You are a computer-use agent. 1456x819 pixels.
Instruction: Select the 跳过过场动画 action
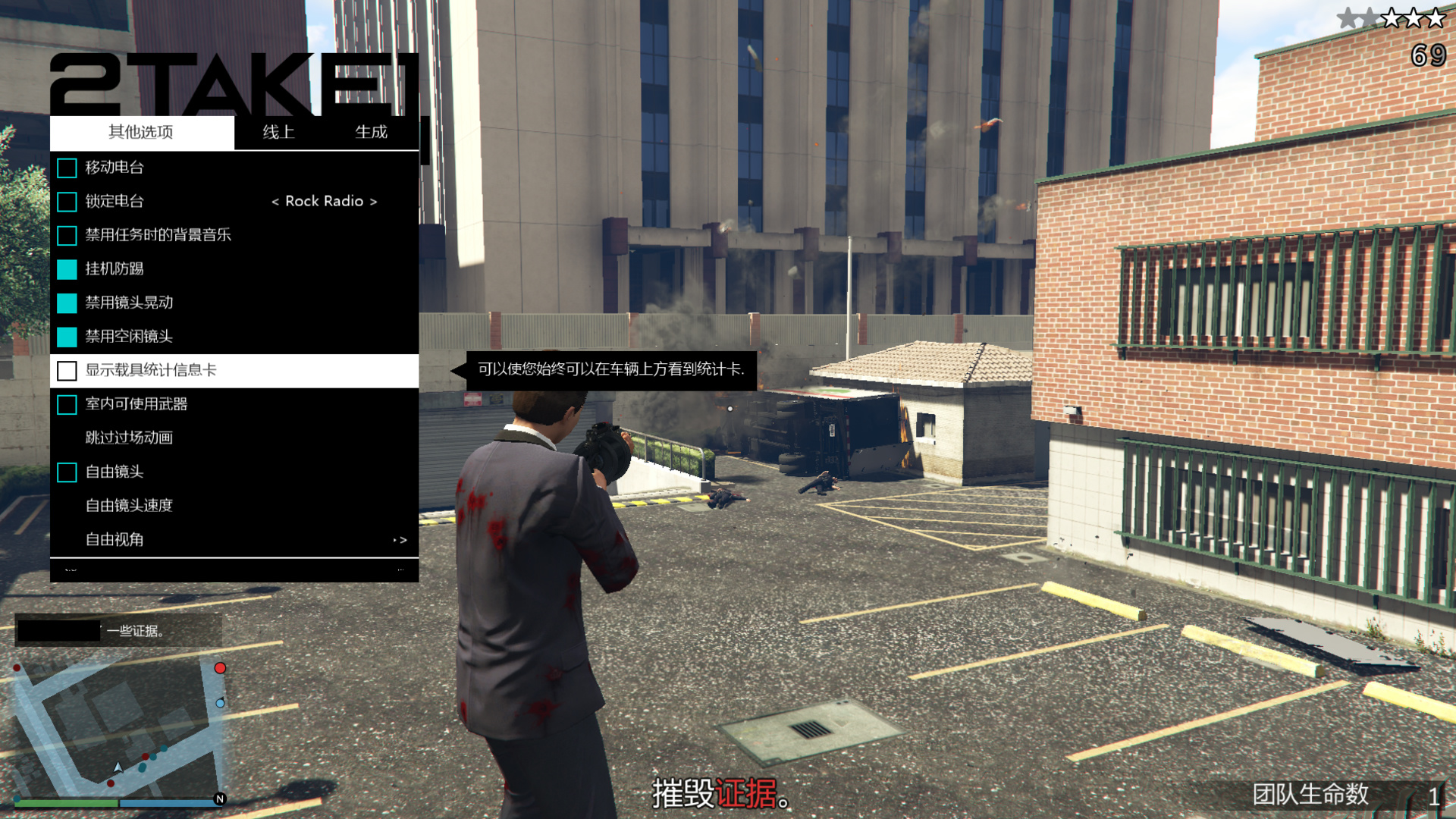coord(129,438)
